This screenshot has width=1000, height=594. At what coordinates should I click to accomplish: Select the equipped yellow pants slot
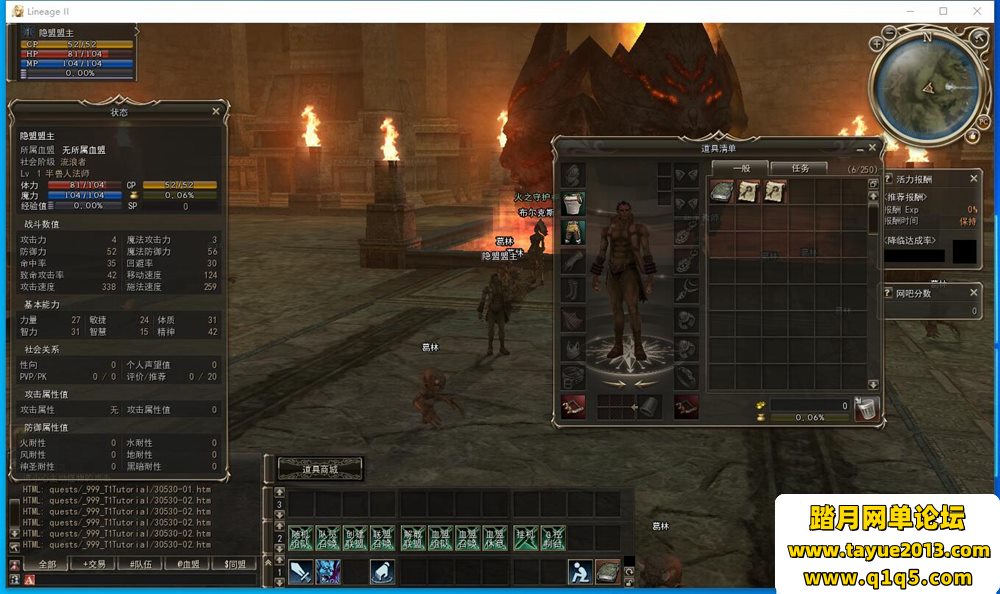tap(573, 232)
